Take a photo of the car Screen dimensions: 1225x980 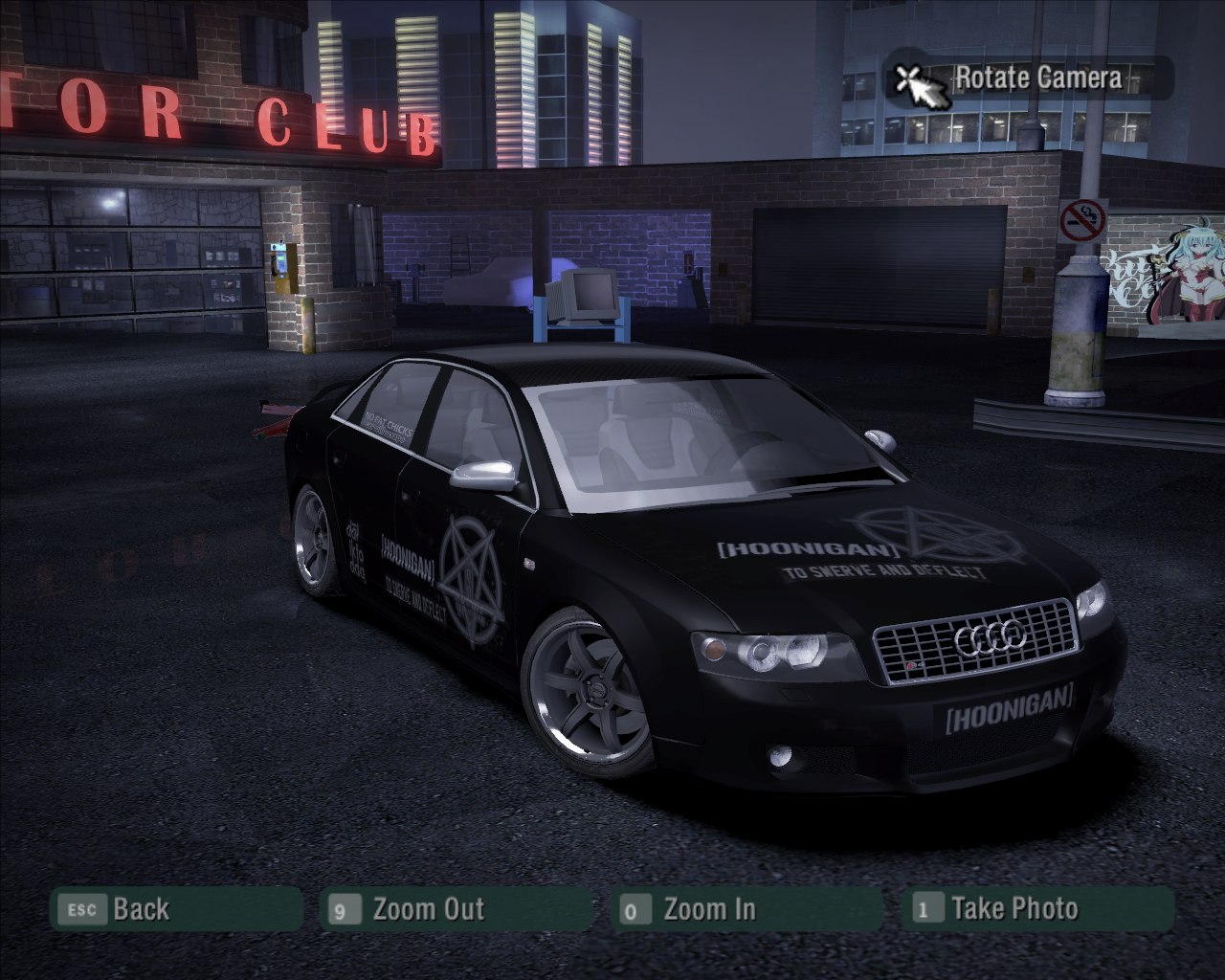[1037, 909]
